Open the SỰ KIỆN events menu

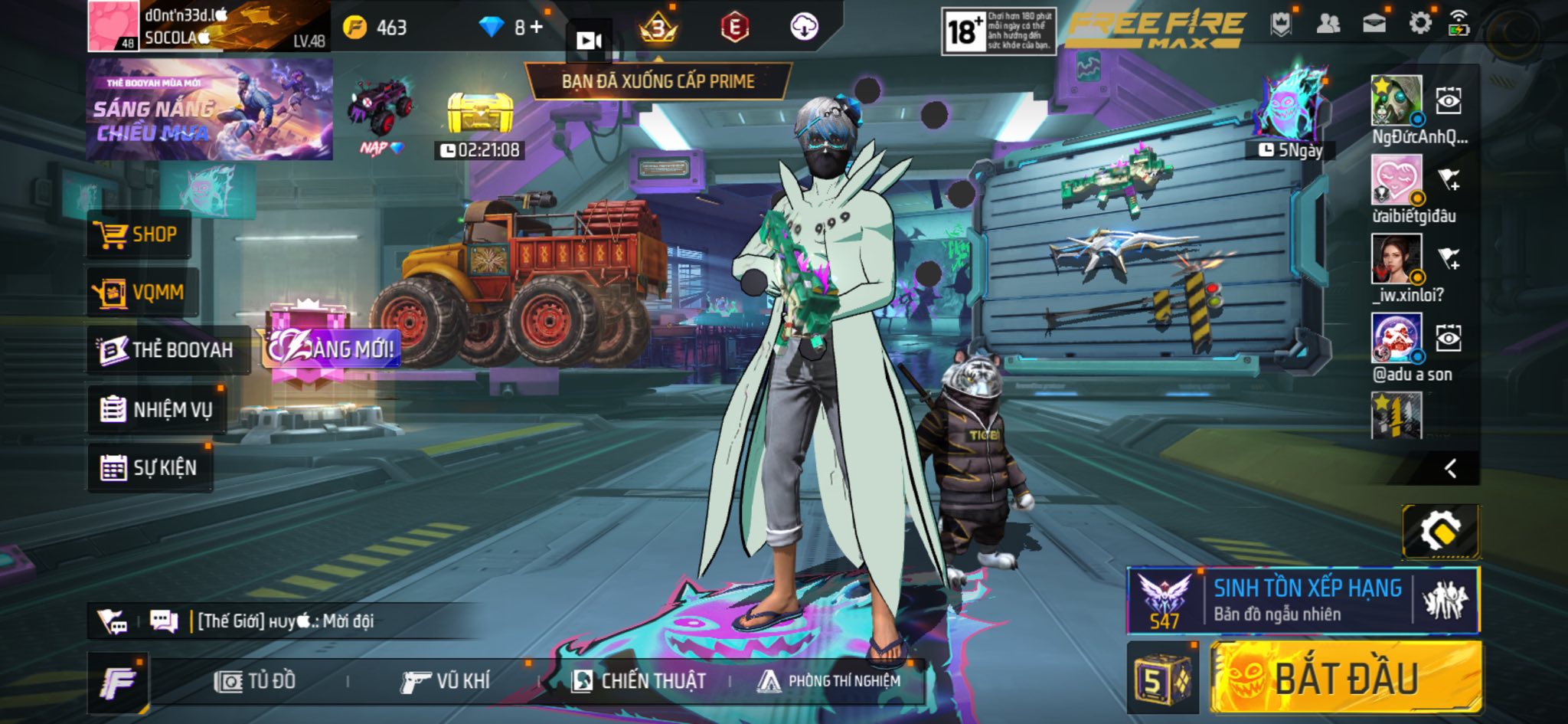click(150, 467)
